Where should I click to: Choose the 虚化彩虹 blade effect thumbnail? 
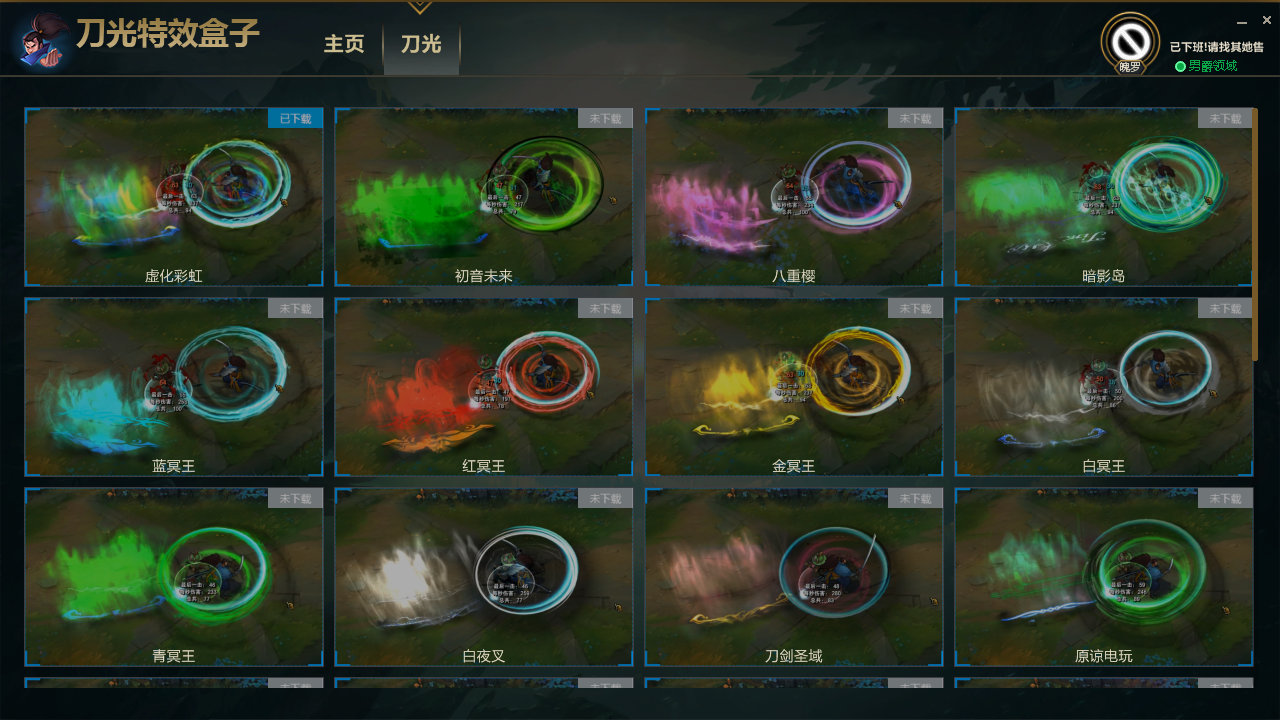tap(174, 196)
